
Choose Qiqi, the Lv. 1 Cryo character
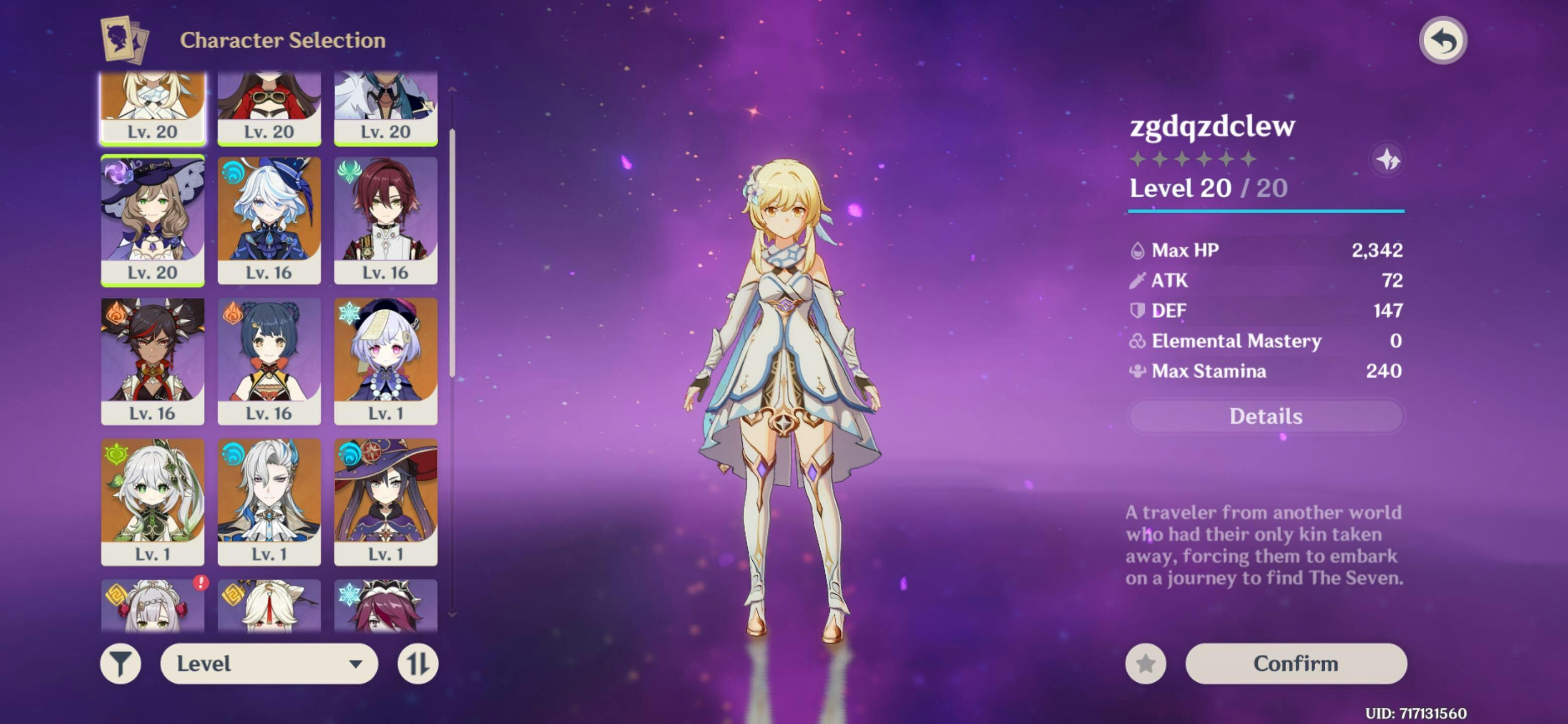(x=385, y=360)
